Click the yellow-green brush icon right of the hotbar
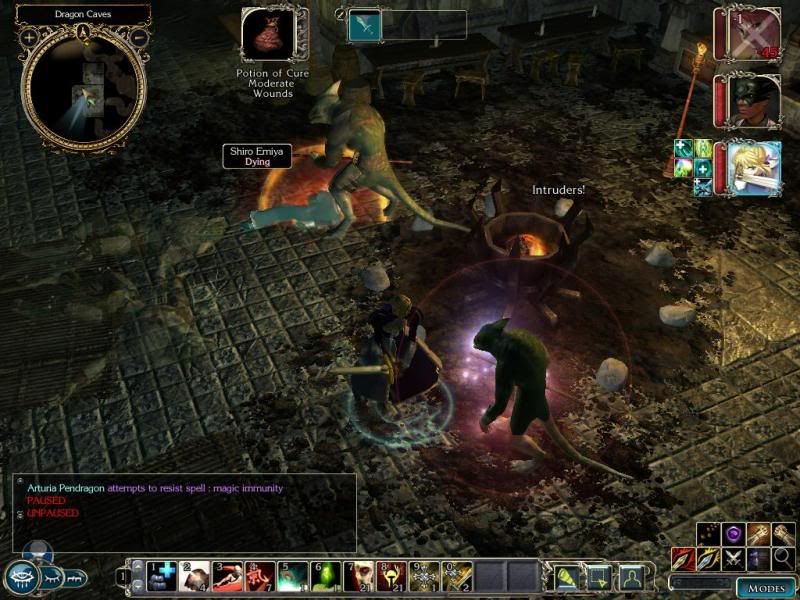The image size is (800, 600). (566, 576)
